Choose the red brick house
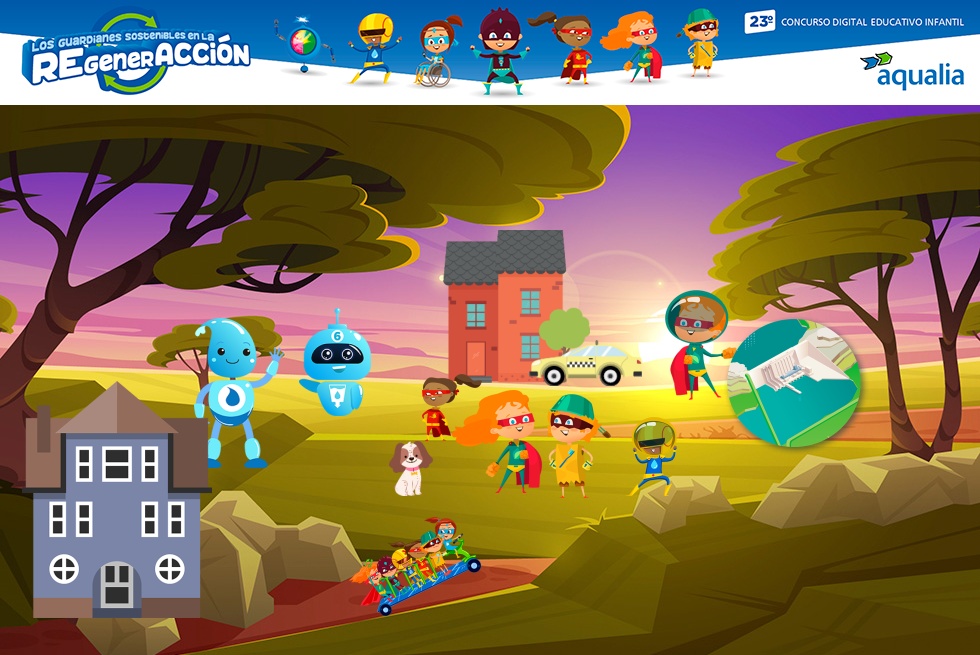This screenshot has width=980, height=655. tap(503, 305)
